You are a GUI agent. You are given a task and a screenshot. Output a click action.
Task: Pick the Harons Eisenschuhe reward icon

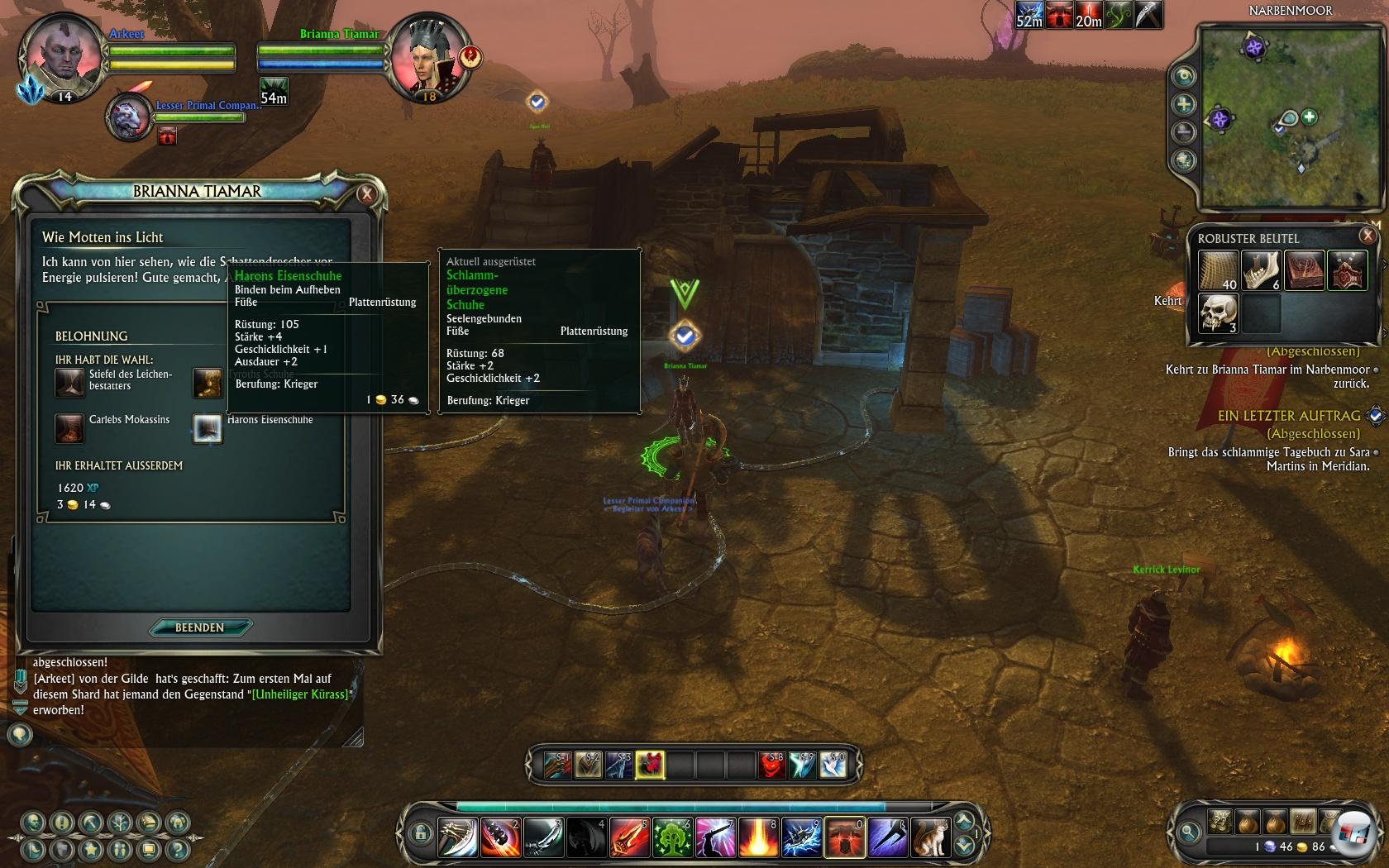click(x=207, y=428)
